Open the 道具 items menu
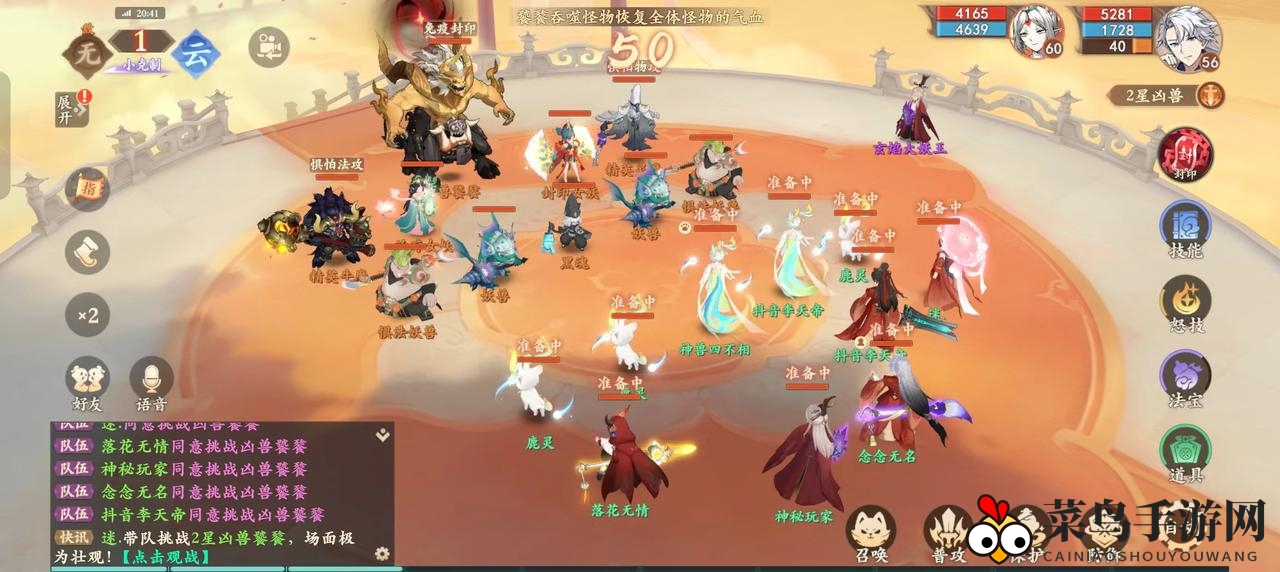This screenshot has height=572, width=1280. coord(1185,453)
